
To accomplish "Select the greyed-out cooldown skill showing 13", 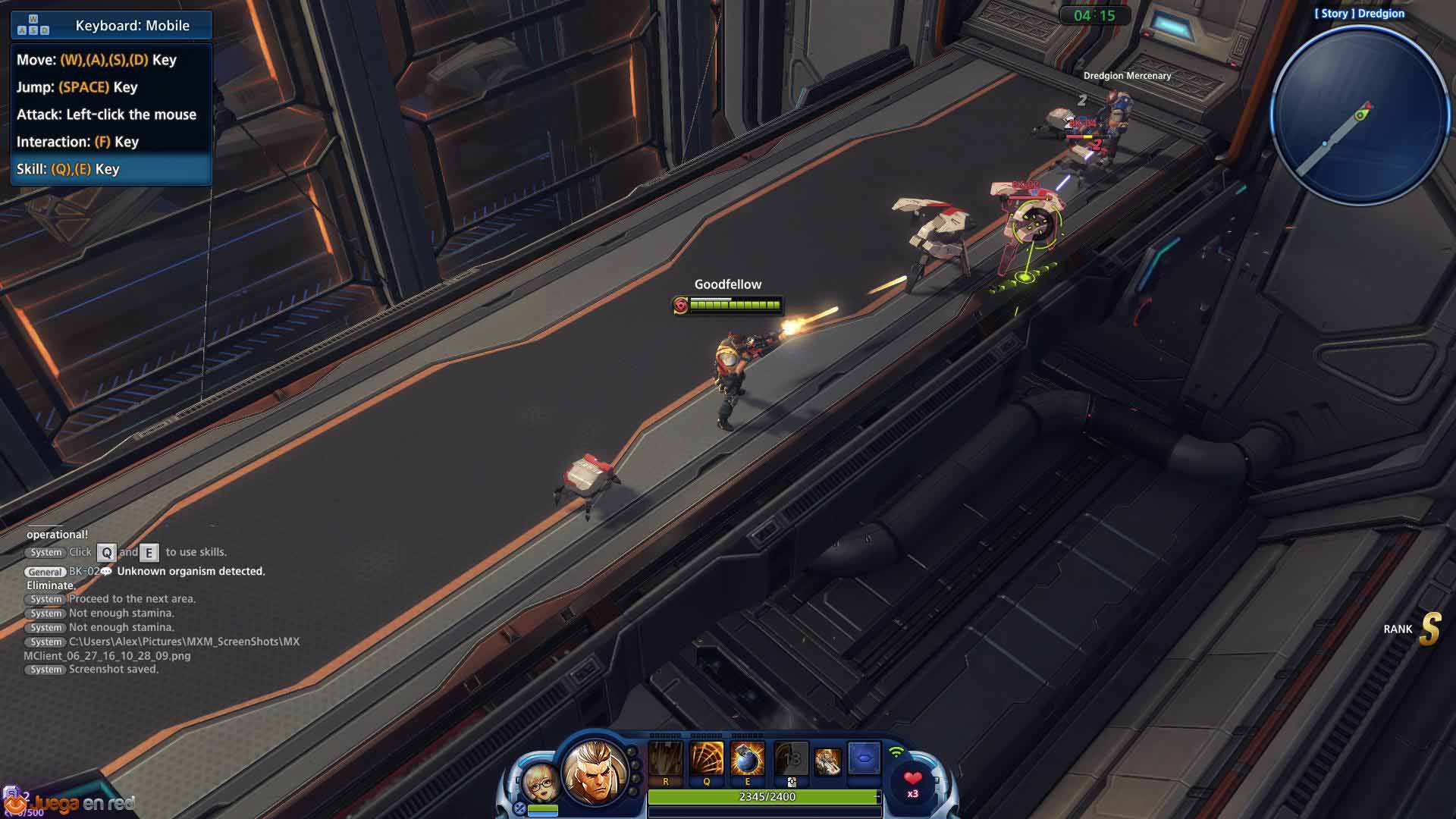I will [791, 760].
